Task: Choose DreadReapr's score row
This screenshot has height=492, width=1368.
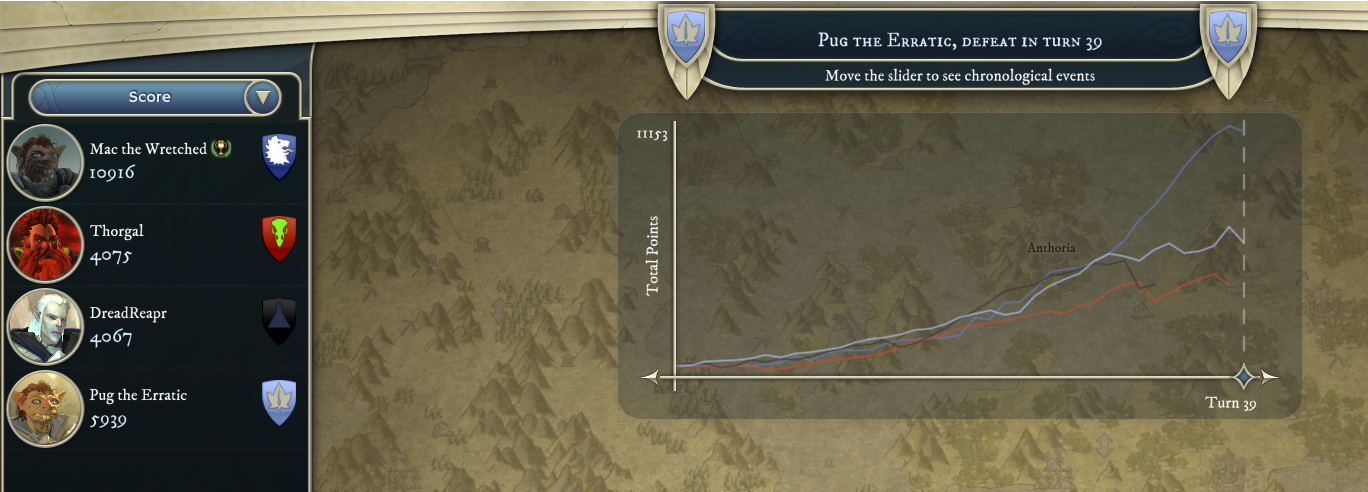Action: (x=150, y=325)
